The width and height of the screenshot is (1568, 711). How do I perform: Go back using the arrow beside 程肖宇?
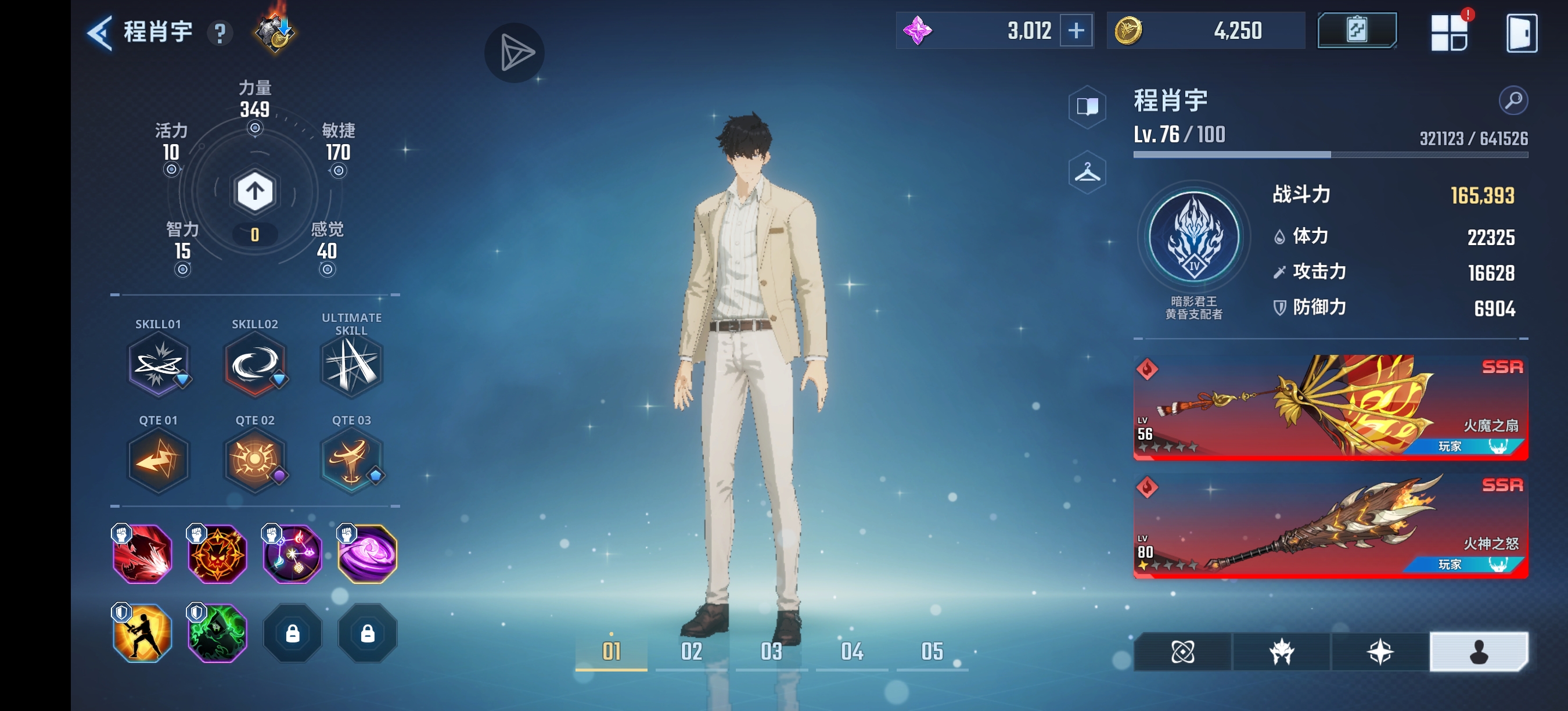(x=100, y=33)
